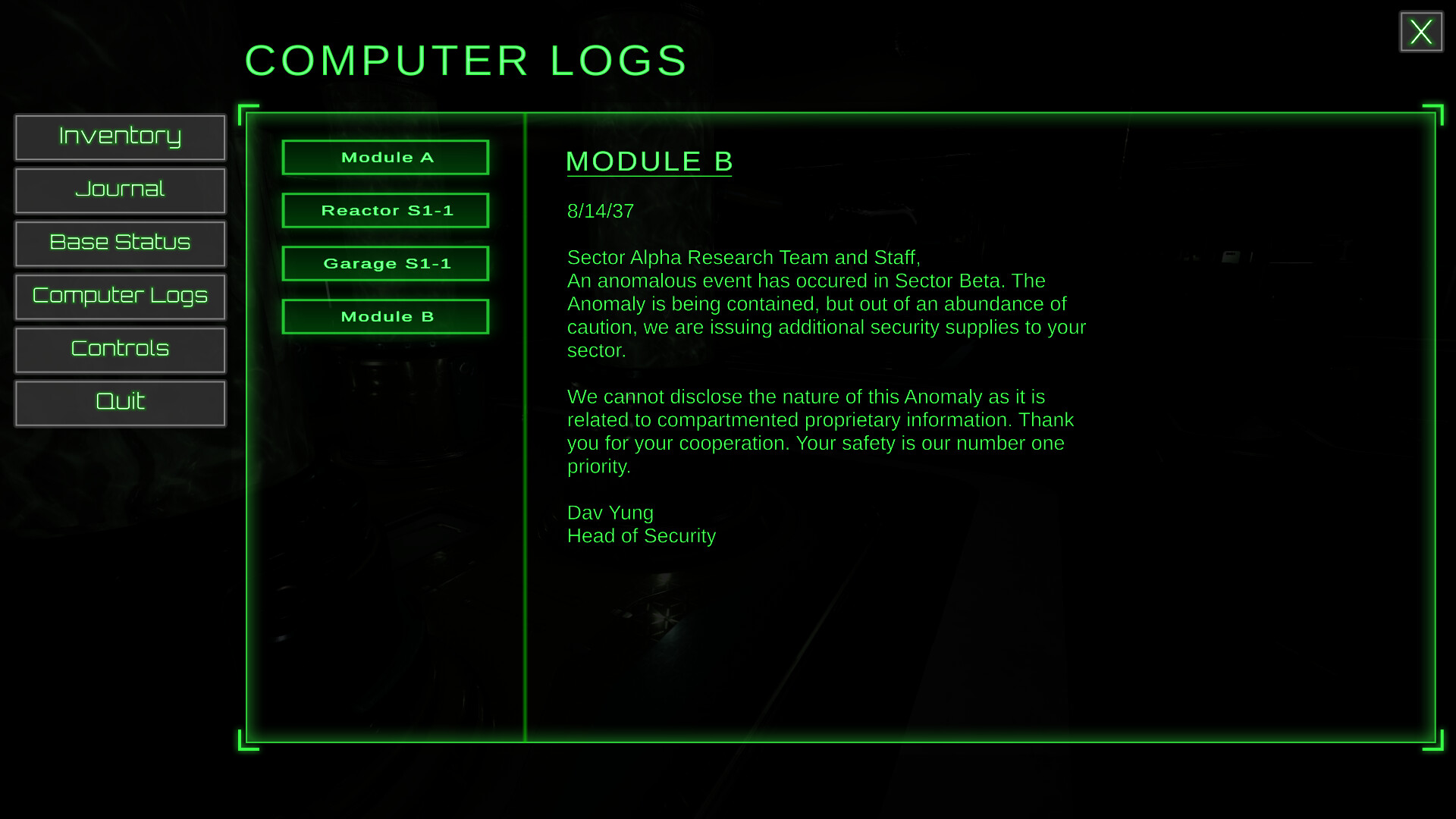View the Garage S1-1 computer log
The height and width of the screenshot is (819, 1456).
tap(385, 263)
